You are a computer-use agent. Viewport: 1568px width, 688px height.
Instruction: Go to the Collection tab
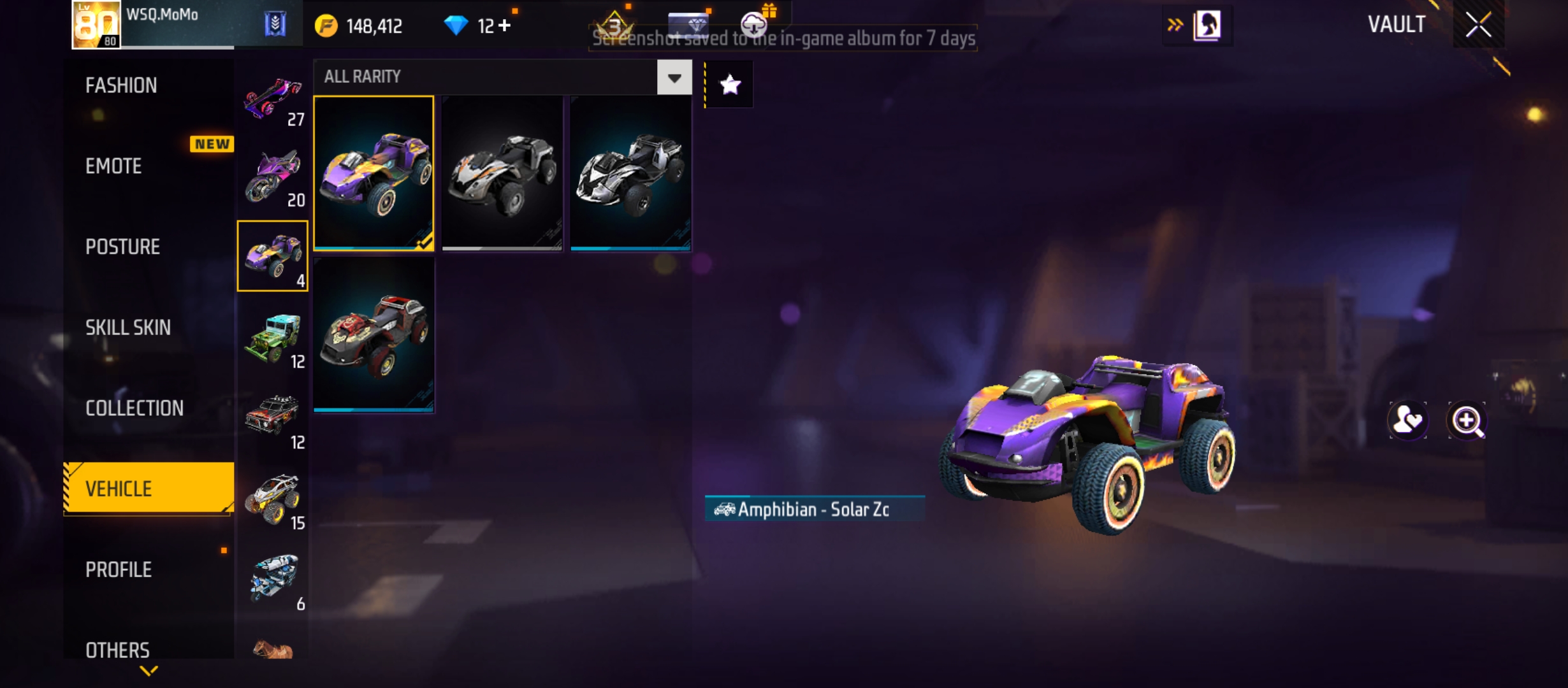coord(134,408)
